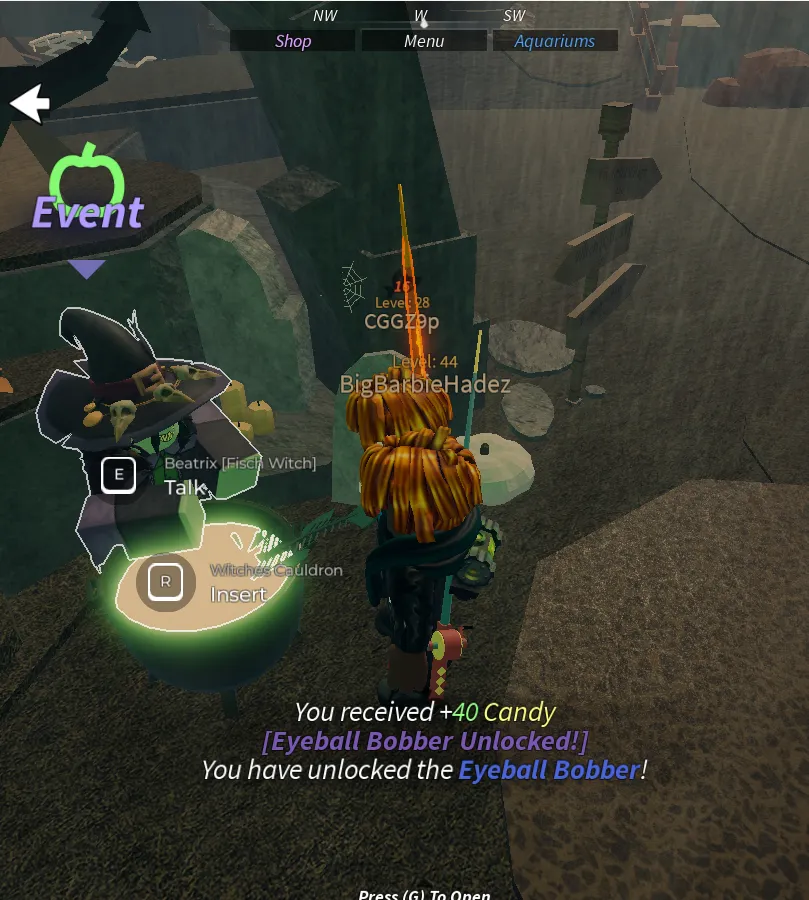This screenshot has height=900, width=809.
Task: Open the Menu button
Action: 424,41
